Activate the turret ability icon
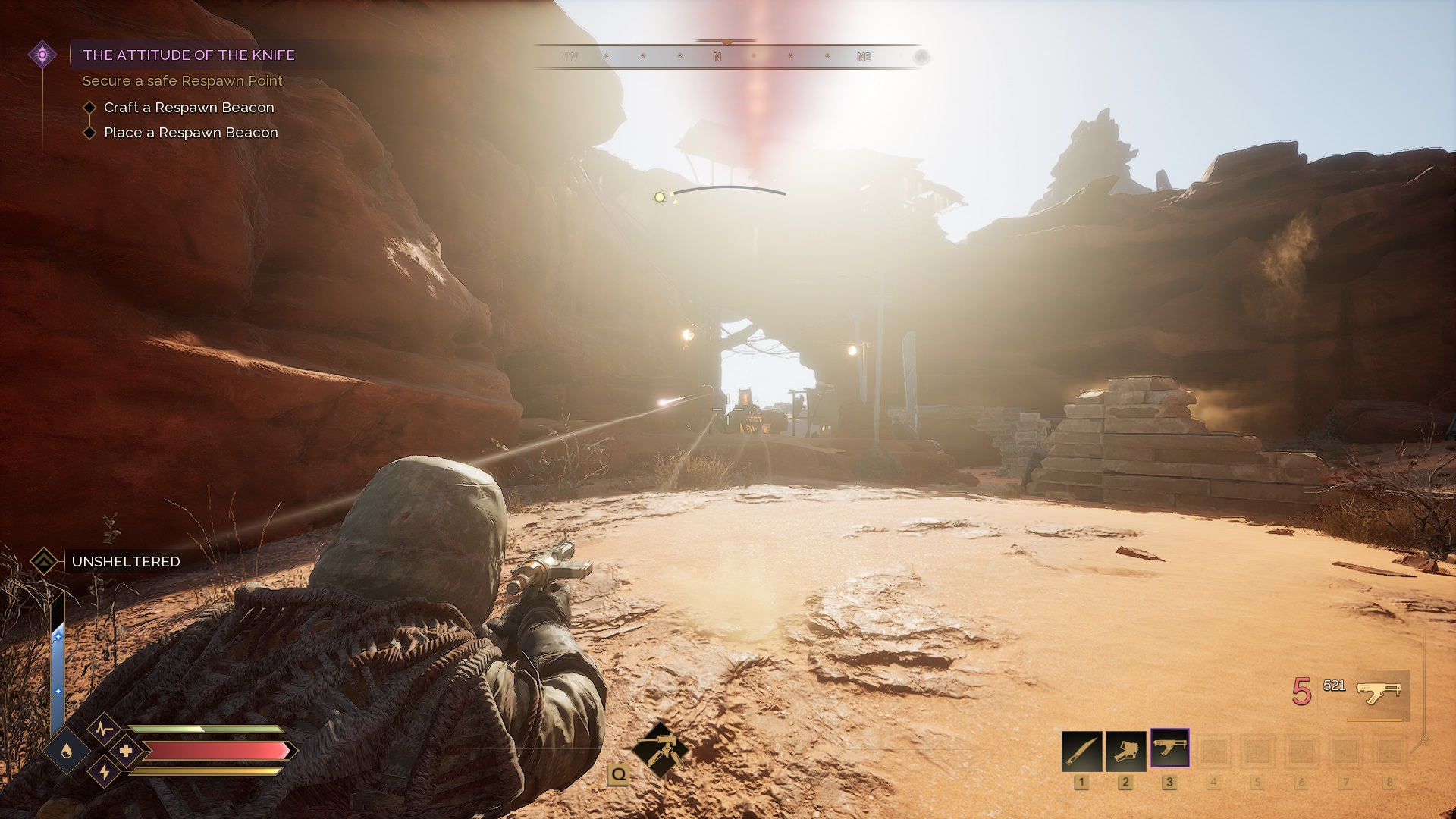Image resolution: width=1456 pixels, height=819 pixels. (660, 749)
